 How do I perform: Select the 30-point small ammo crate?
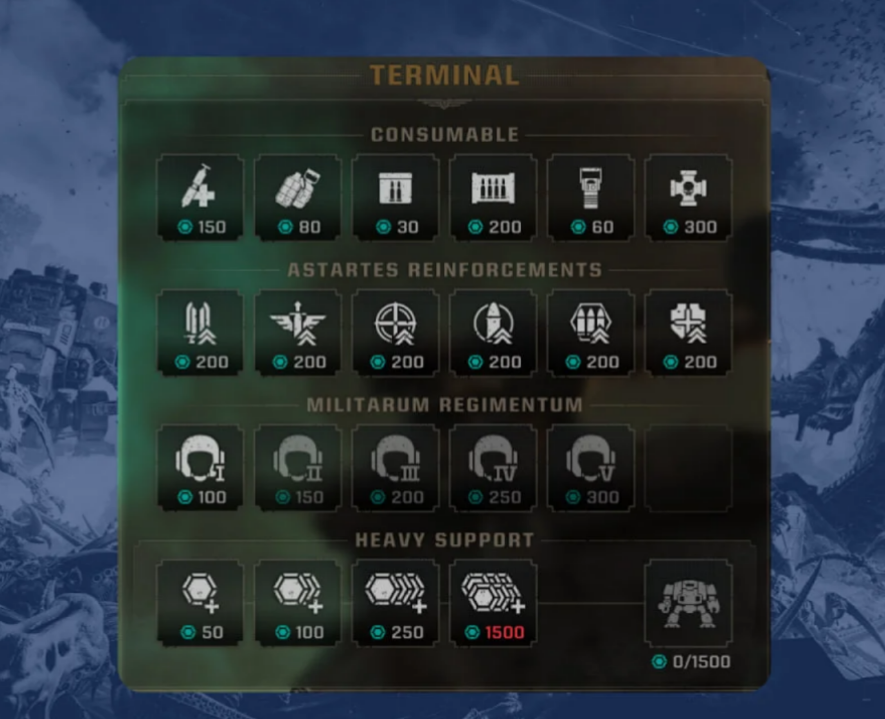(395, 197)
